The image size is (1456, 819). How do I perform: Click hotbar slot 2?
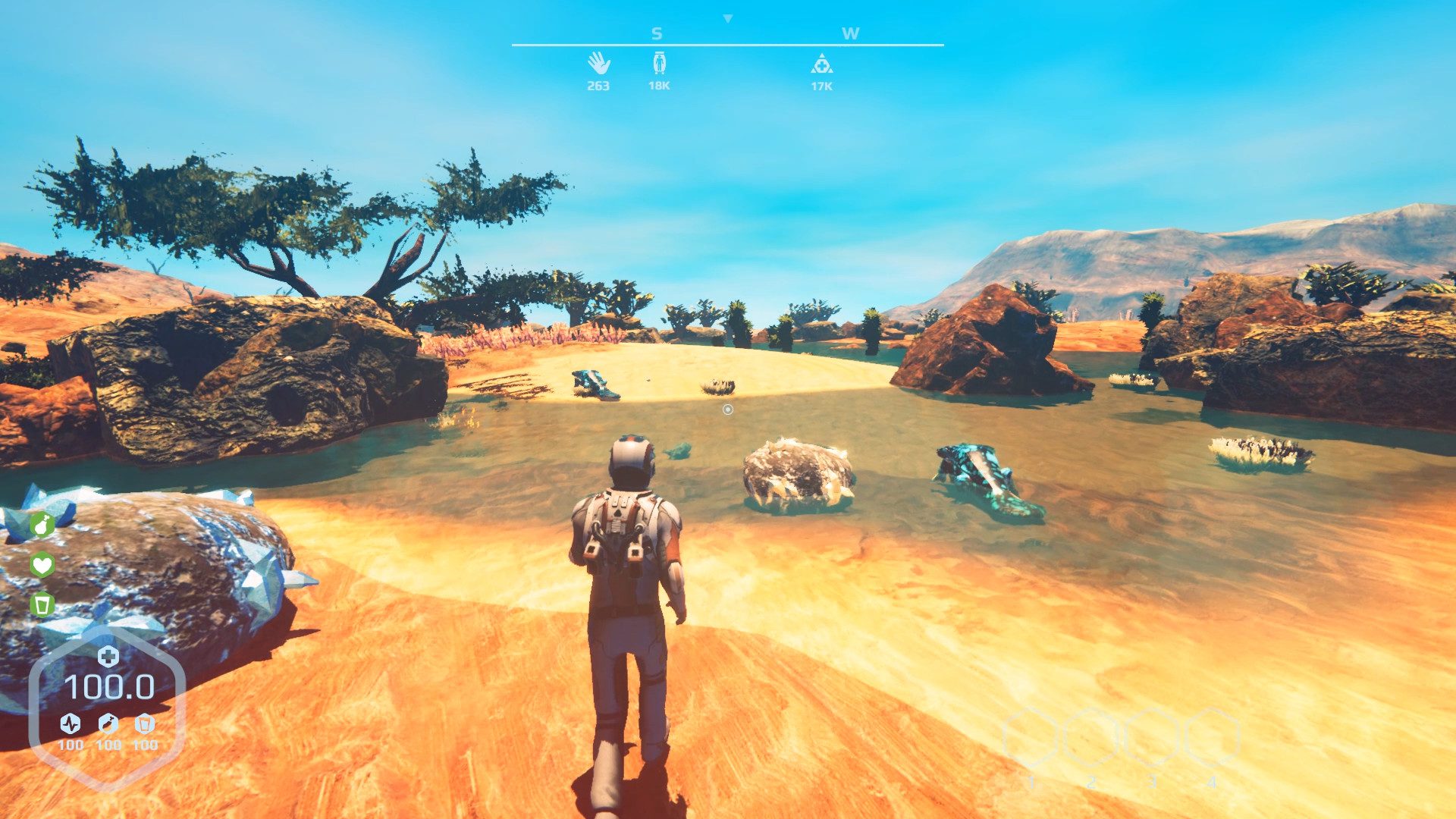[1093, 737]
